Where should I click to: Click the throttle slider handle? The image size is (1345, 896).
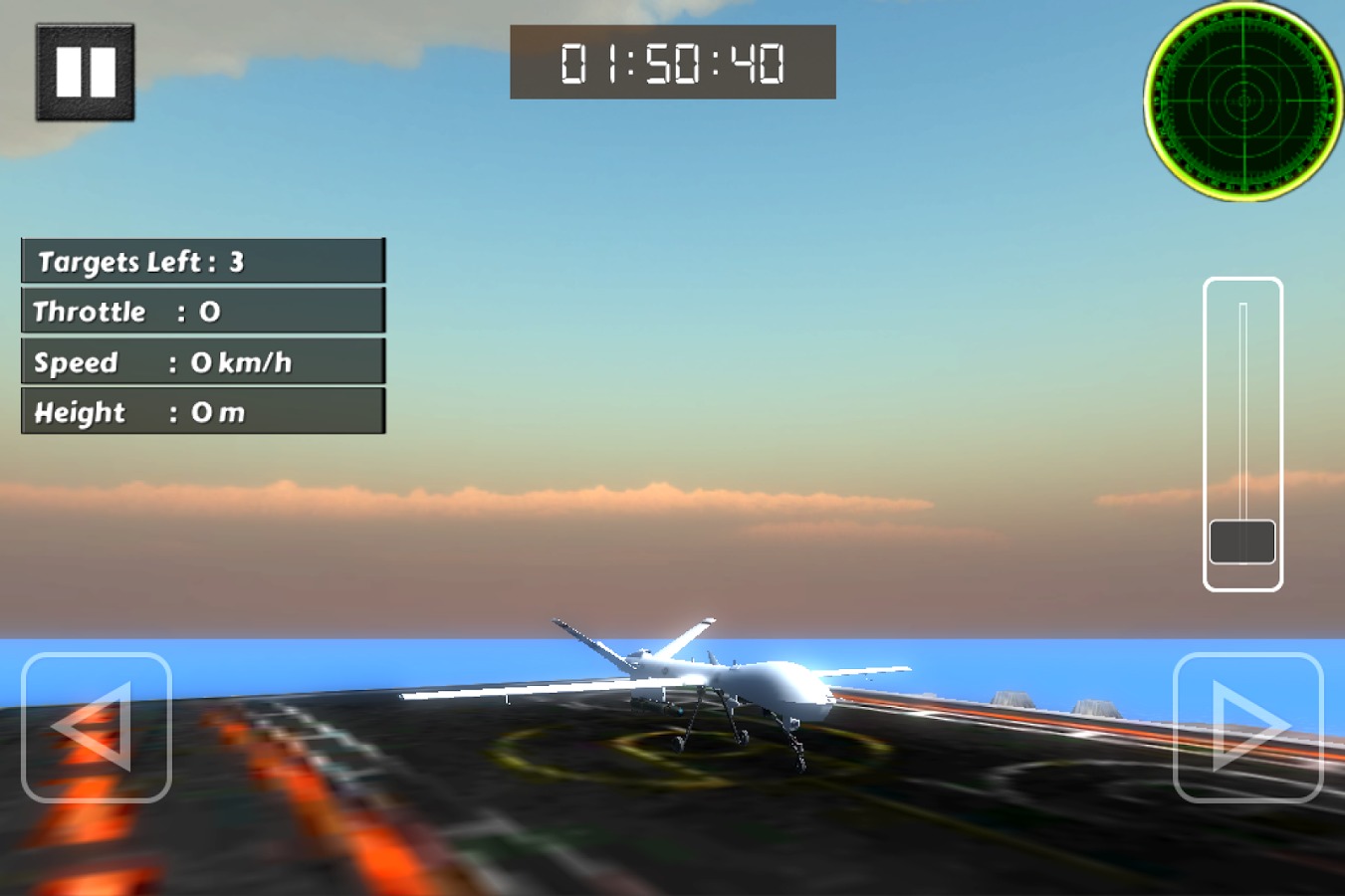click(1242, 542)
